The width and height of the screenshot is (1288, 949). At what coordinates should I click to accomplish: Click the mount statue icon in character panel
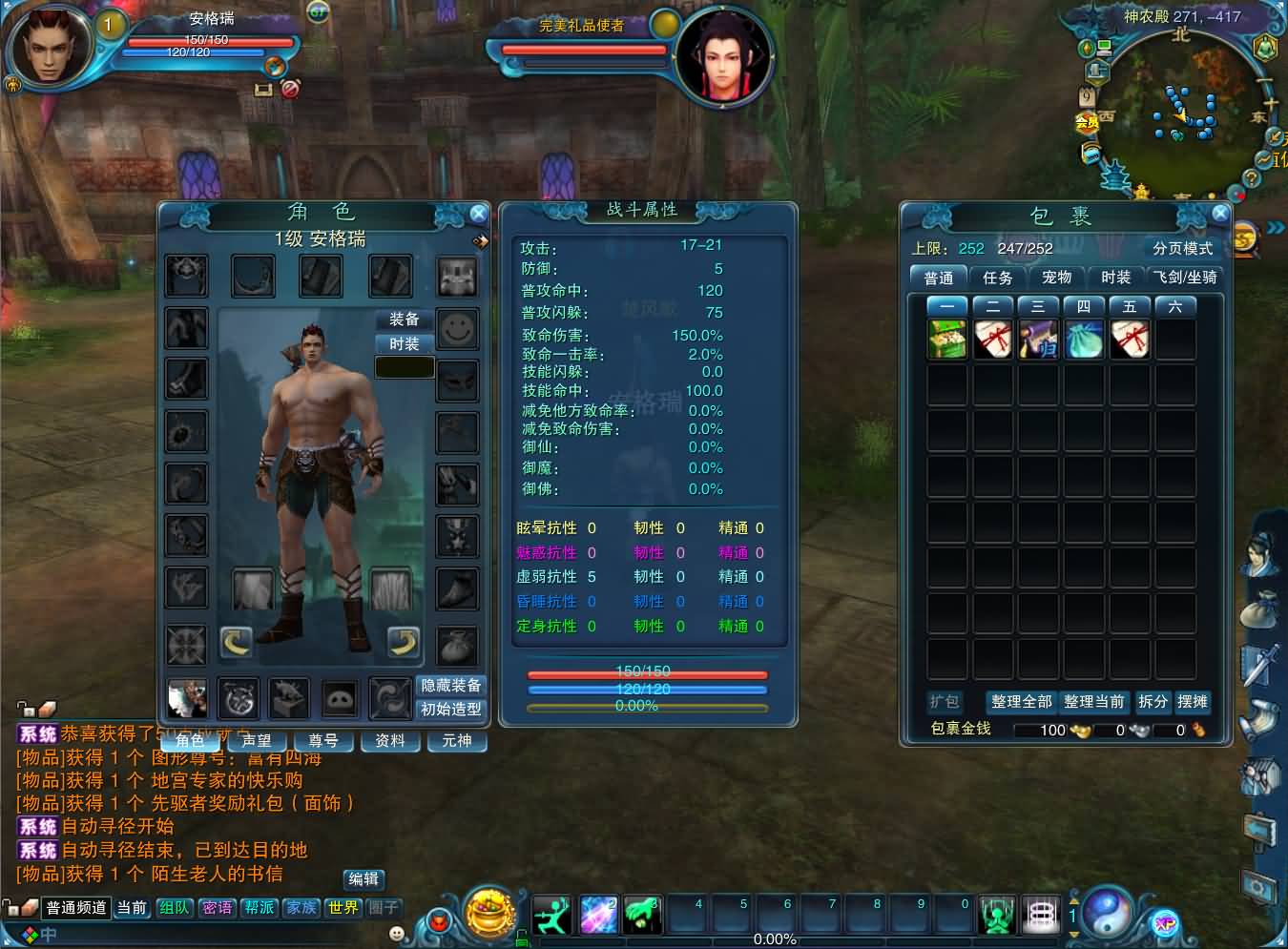(288, 698)
